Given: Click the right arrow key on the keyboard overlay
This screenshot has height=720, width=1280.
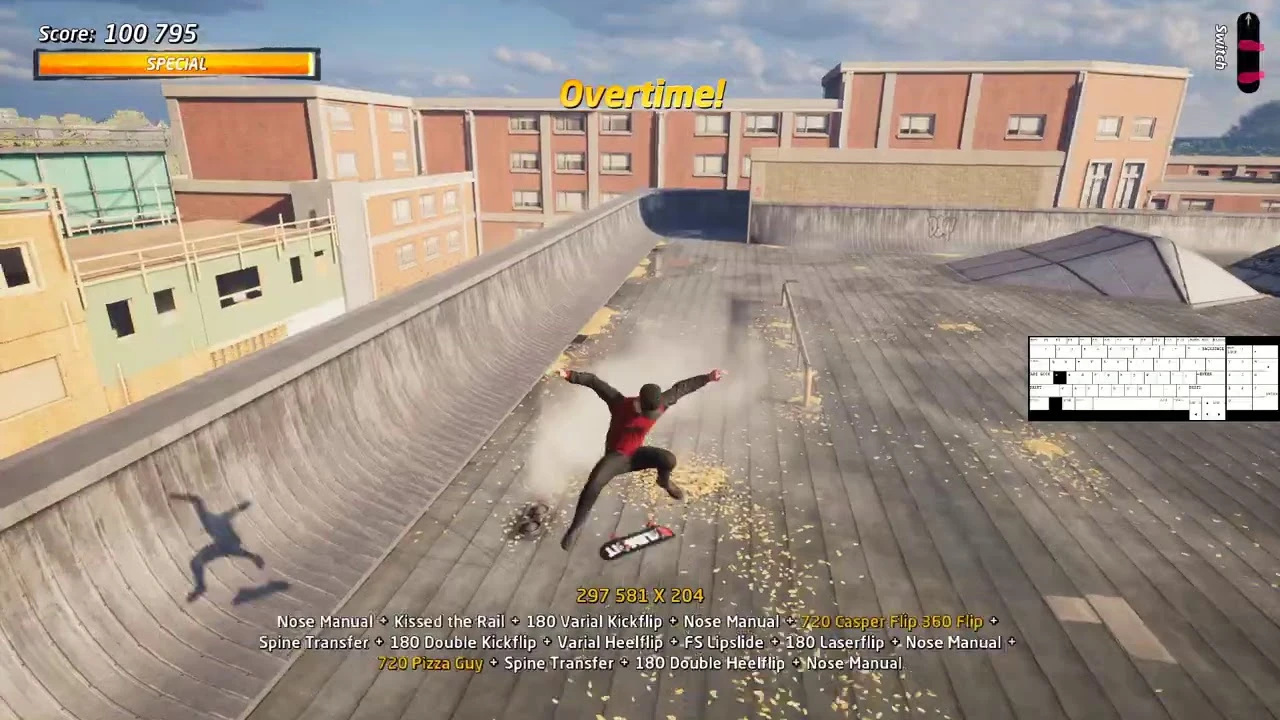Looking at the screenshot, I should click(1218, 414).
